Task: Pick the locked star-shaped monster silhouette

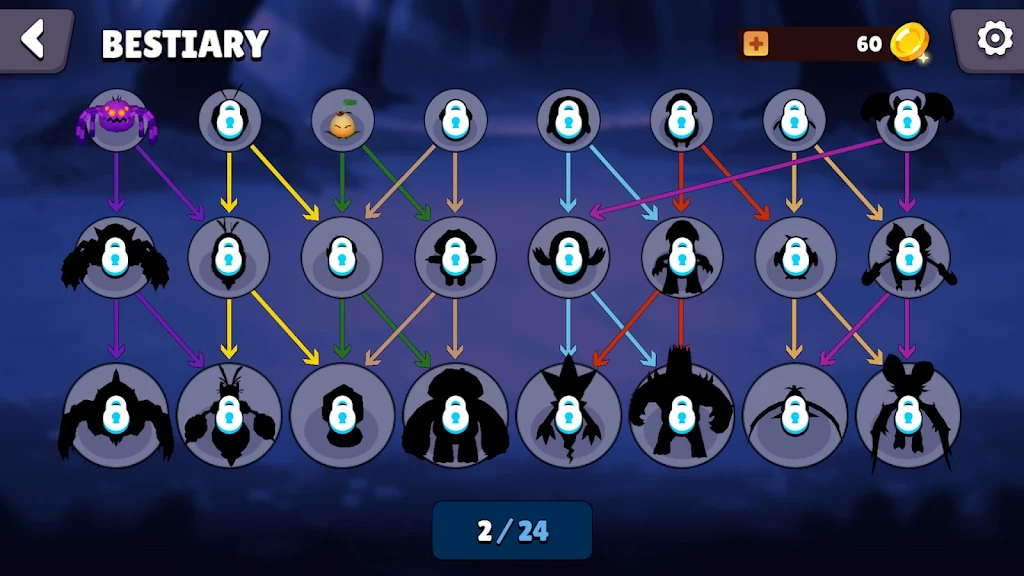Action: 568,414
